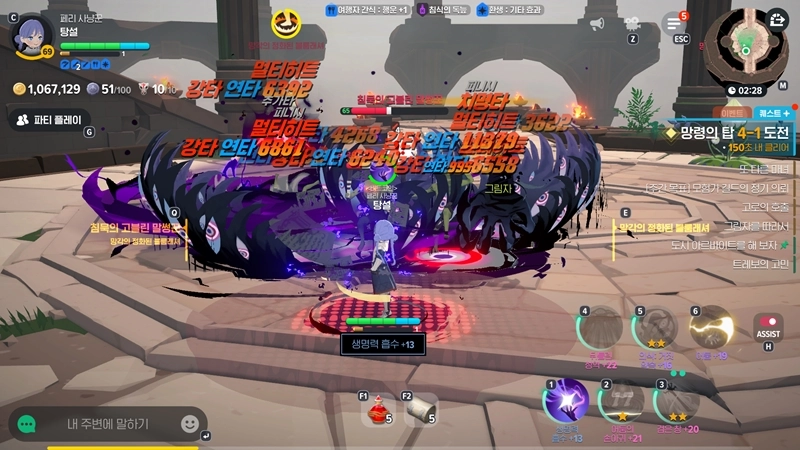The width and height of the screenshot is (800, 450).
Task: Click the megaphone announcement icon
Action: [598, 24]
